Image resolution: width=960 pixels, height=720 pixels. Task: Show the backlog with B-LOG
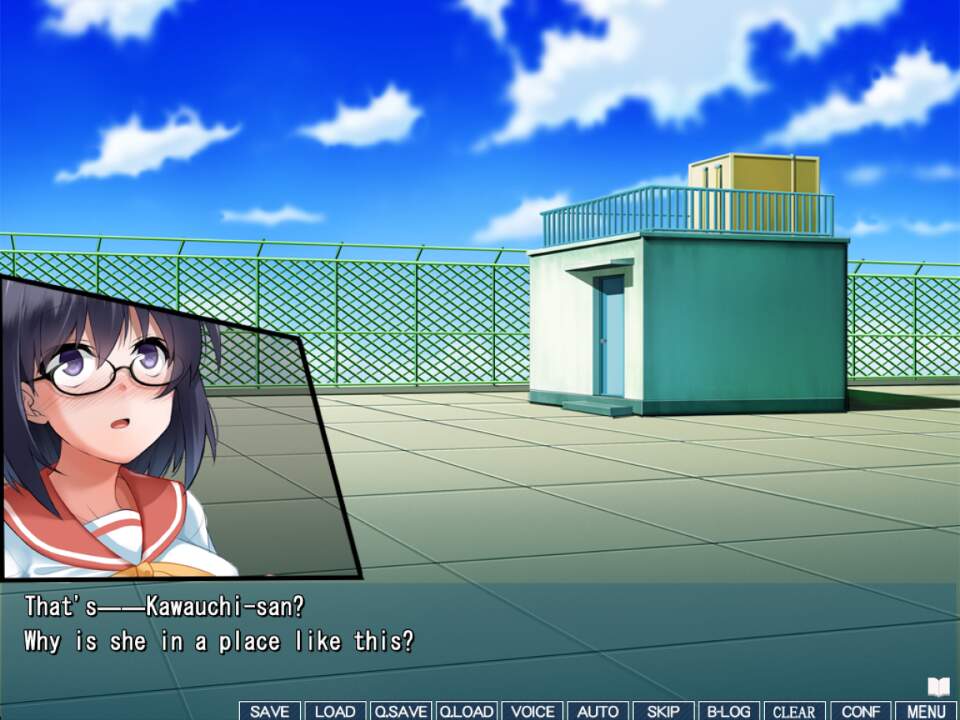point(729,711)
